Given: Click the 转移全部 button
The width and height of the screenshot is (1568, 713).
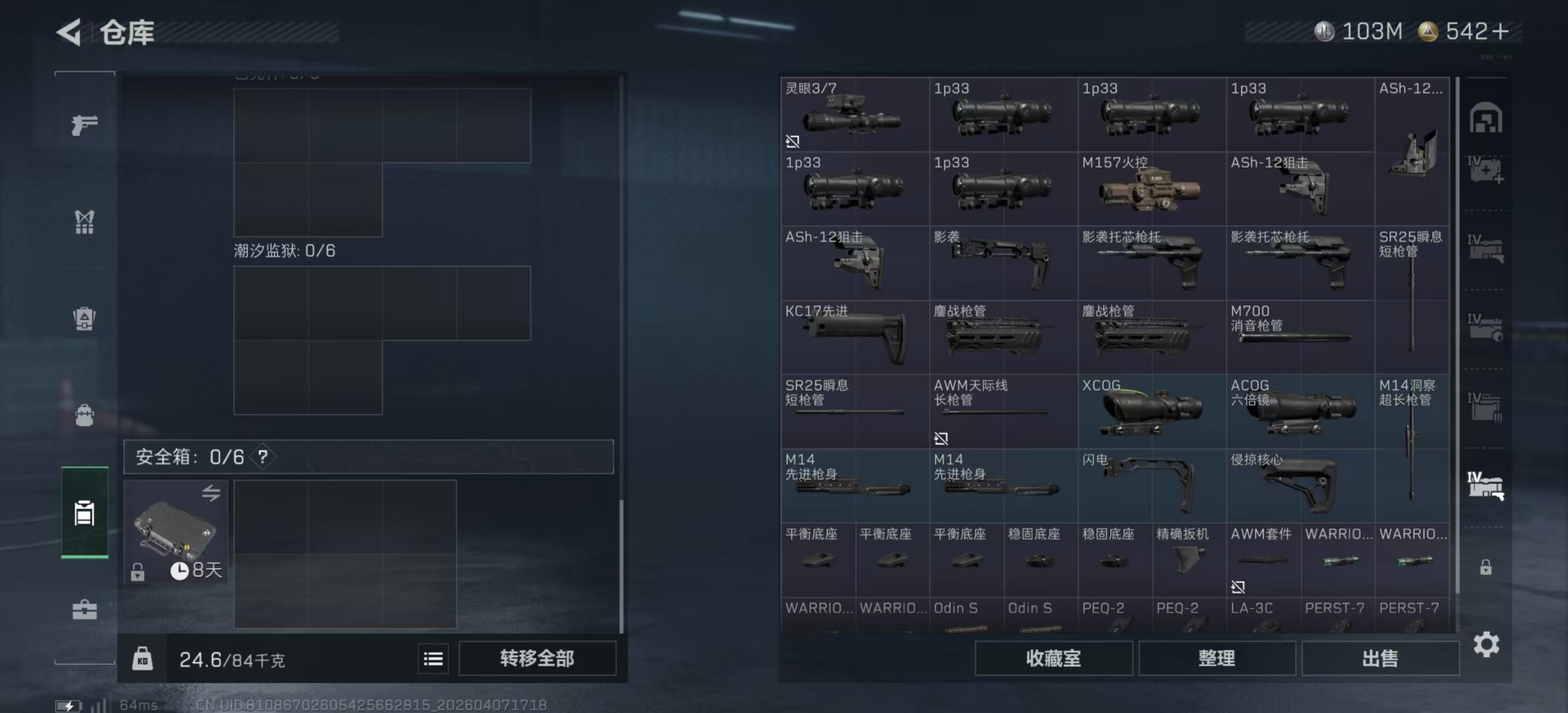Looking at the screenshot, I should [x=537, y=658].
